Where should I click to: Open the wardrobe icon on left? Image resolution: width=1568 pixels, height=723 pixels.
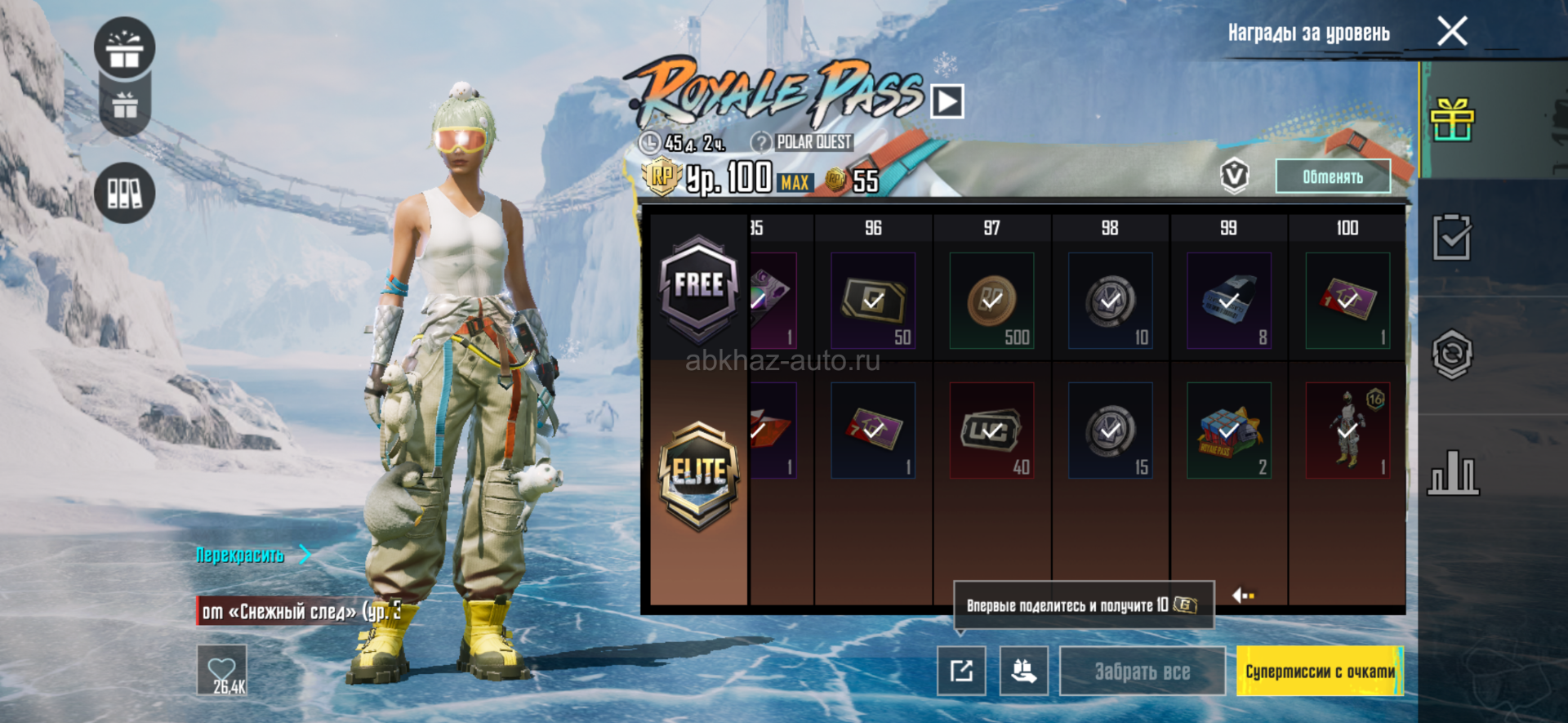point(125,193)
